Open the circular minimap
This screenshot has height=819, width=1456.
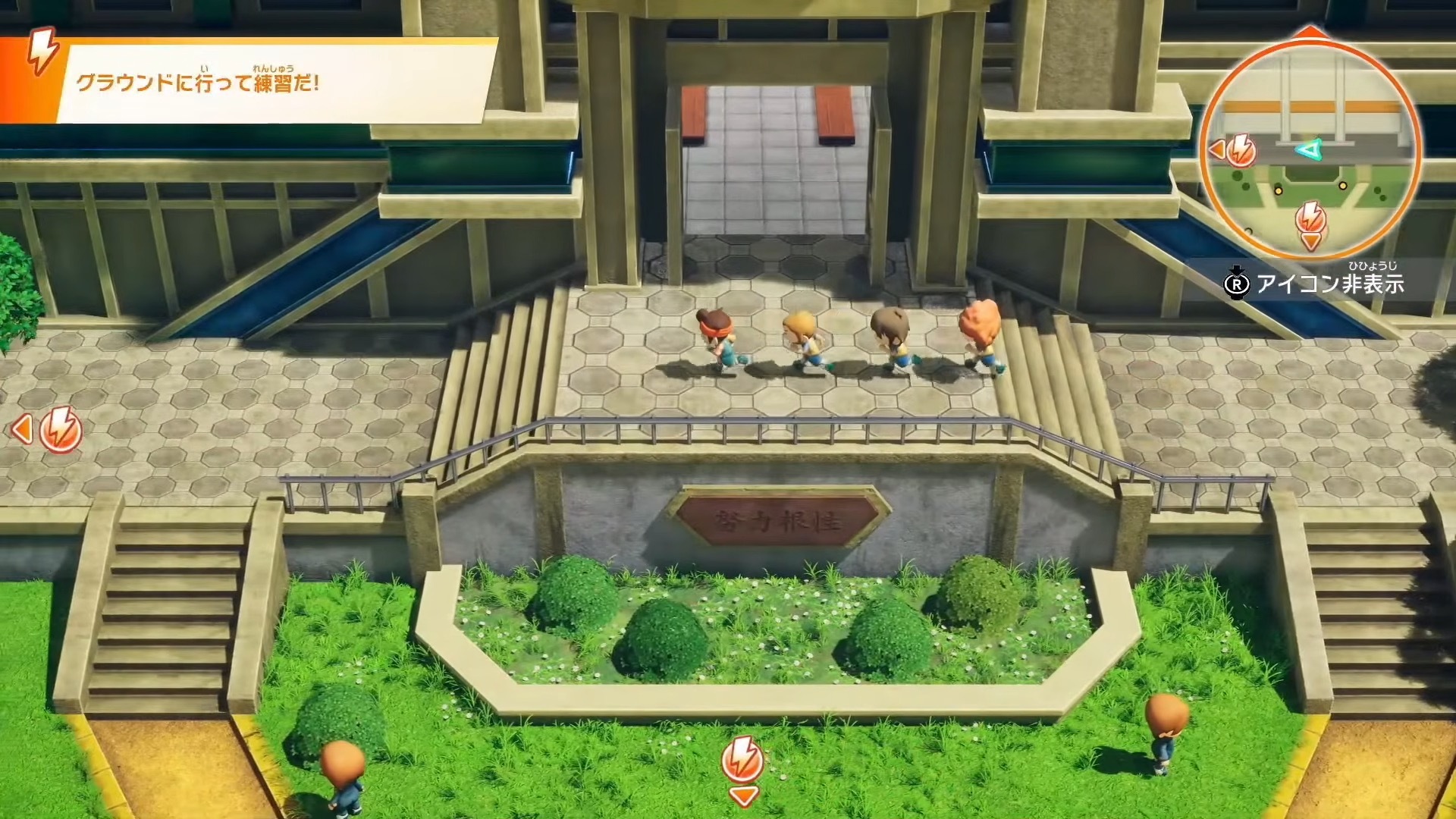click(1310, 144)
